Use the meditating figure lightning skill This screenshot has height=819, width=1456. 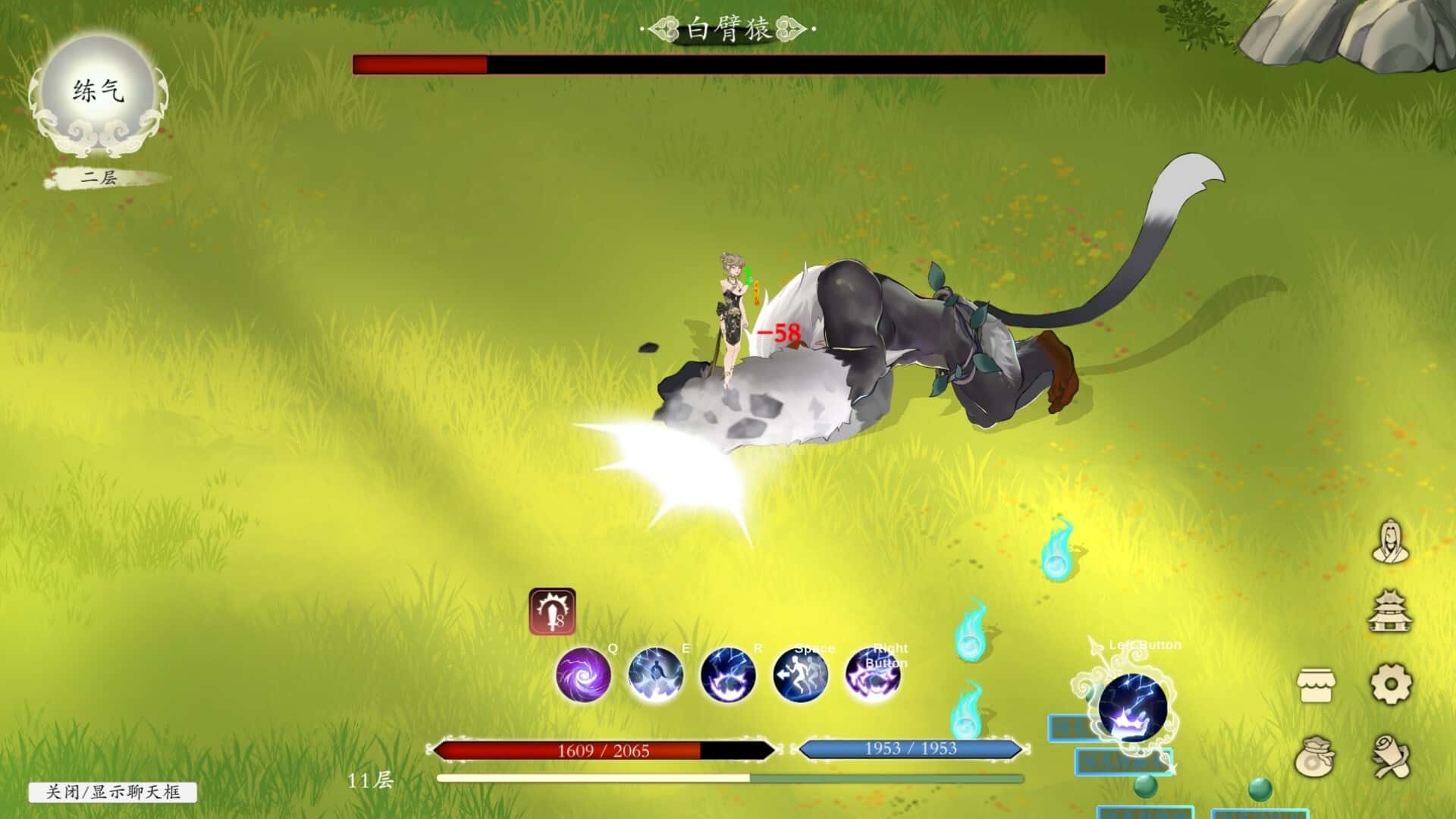655,674
